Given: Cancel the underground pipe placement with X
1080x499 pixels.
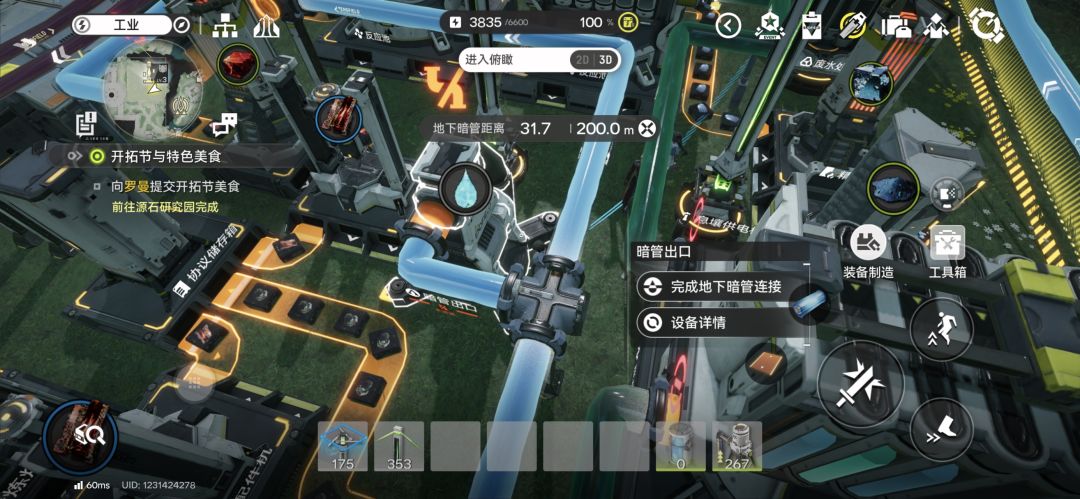Looking at the screenshot, I should tap(648, 128).
